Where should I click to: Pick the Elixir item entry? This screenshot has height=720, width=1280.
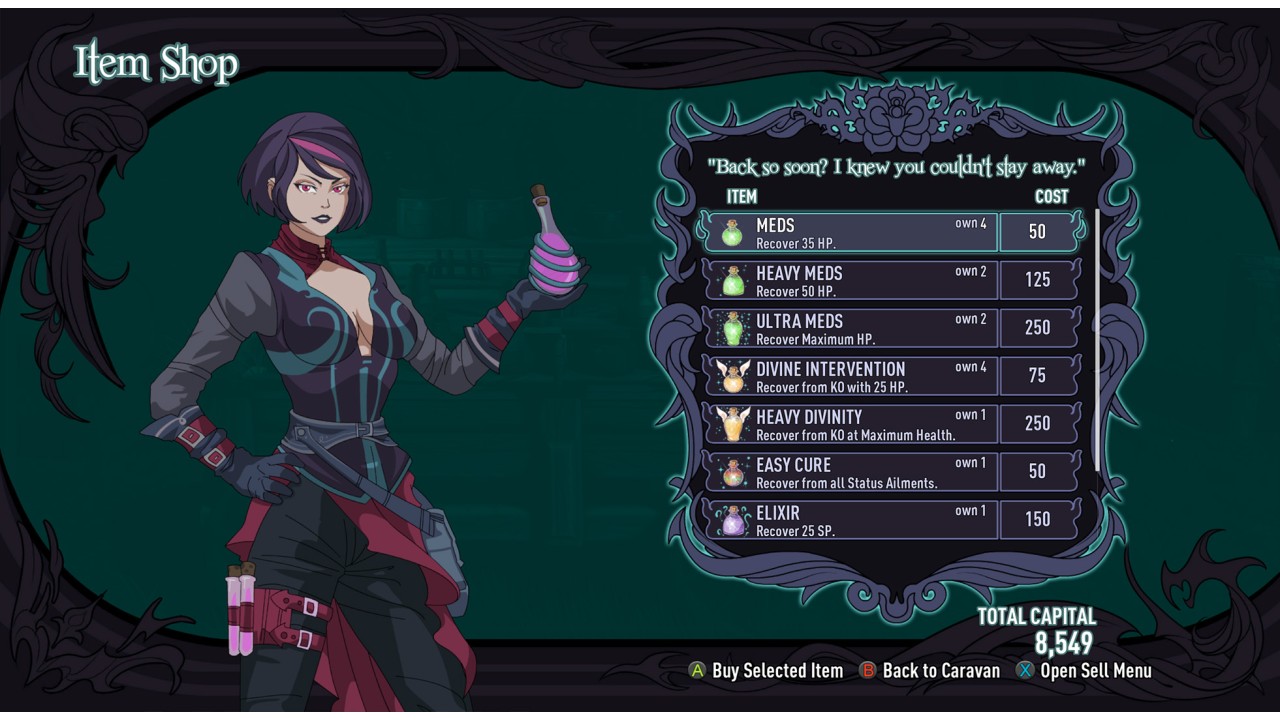tap(852, 520)
